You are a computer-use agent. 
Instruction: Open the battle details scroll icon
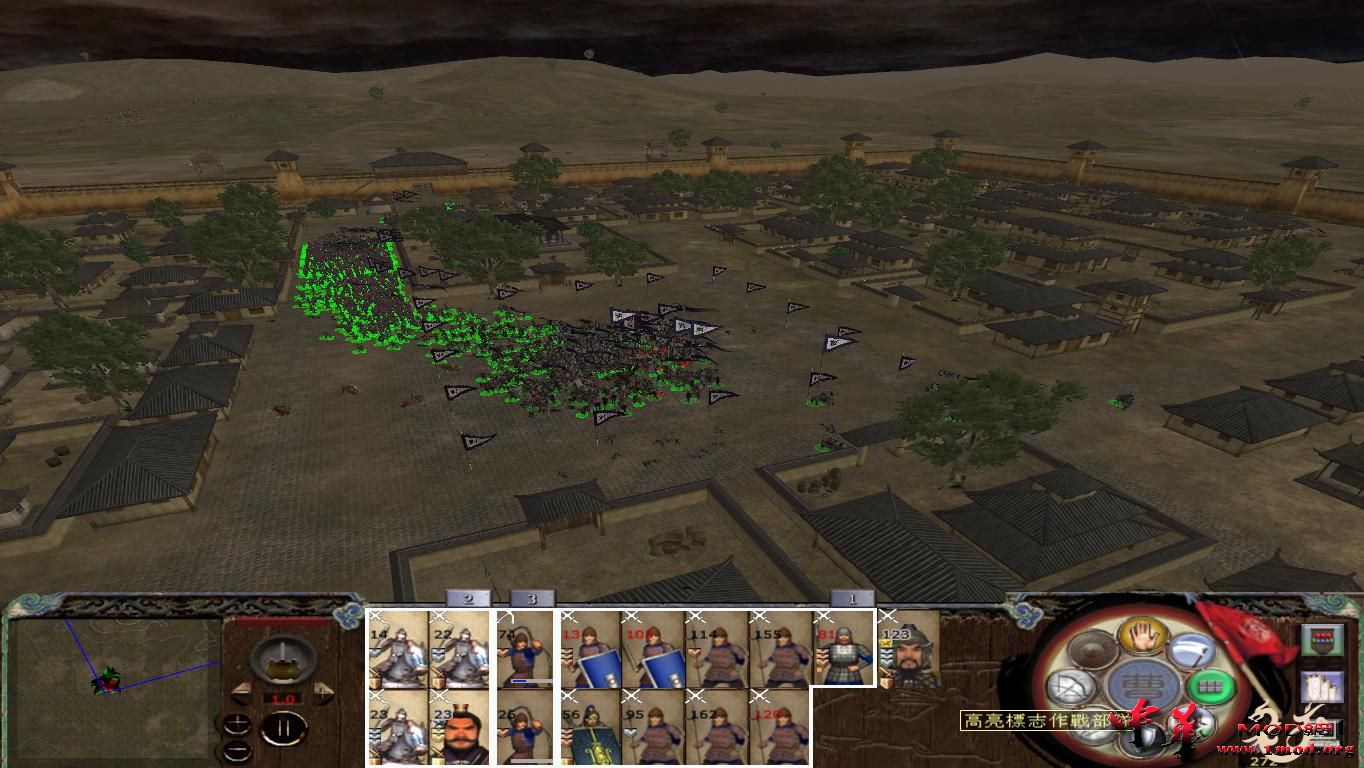pos(1321,687)
